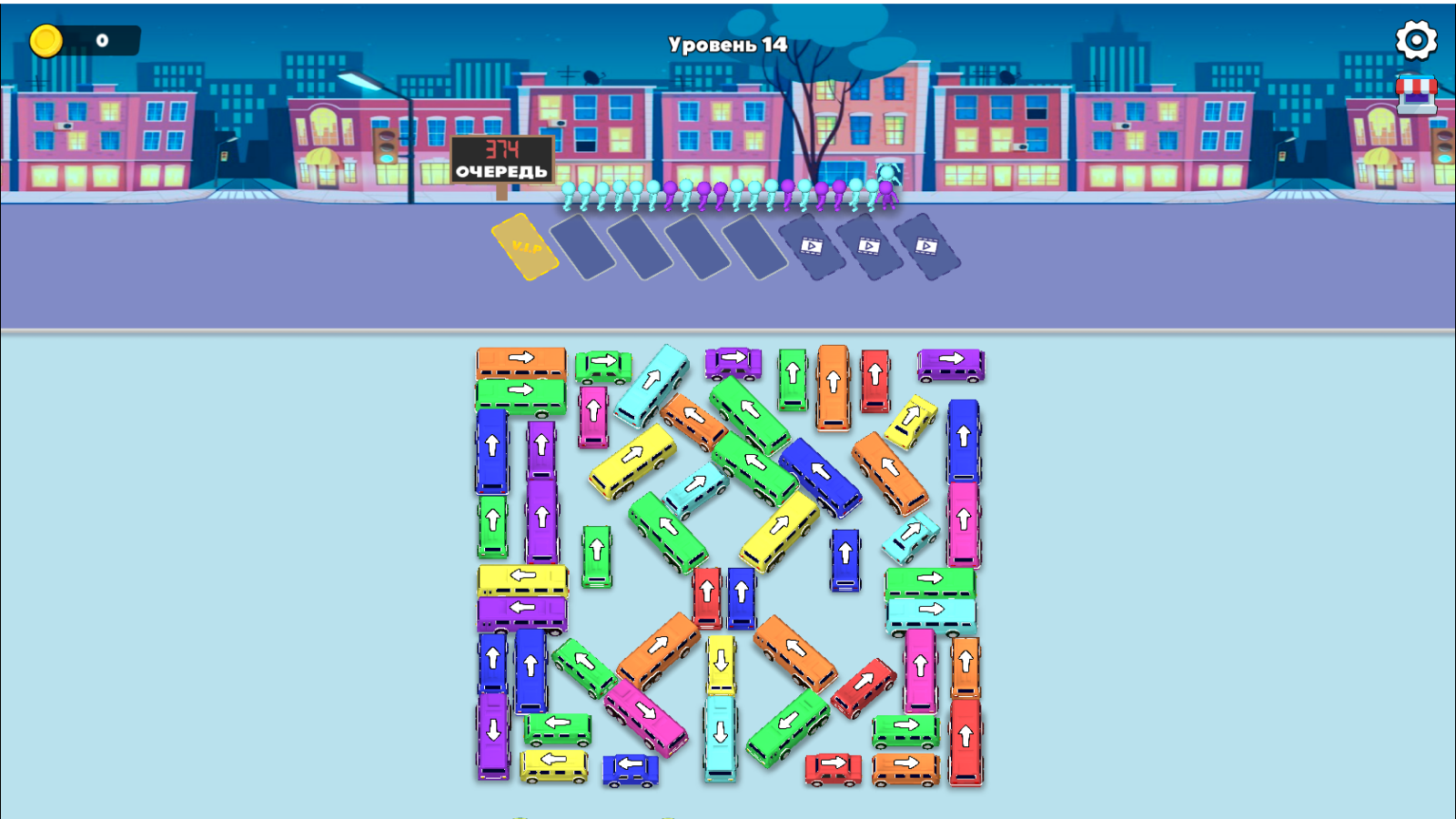Select the green bus below the top-left orange bus
The height and width of the screenshot is (819, 1456).
click(x=521, y=391)
